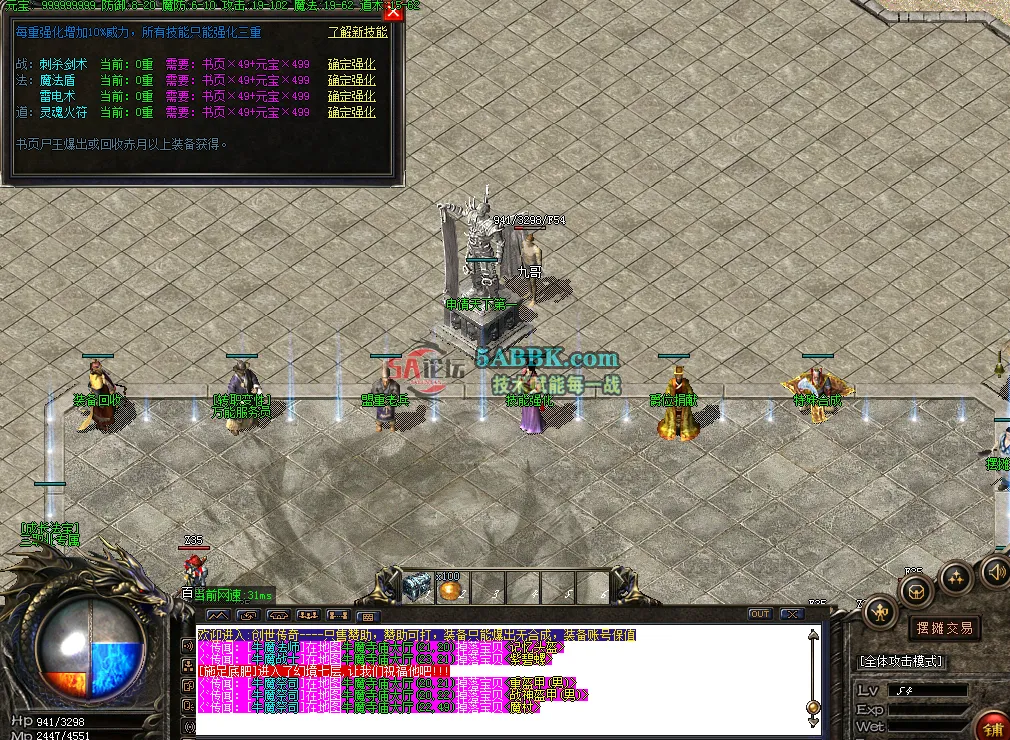
Task: Confirm enhancement for 灵魂火符
Action: click(351, 113)
